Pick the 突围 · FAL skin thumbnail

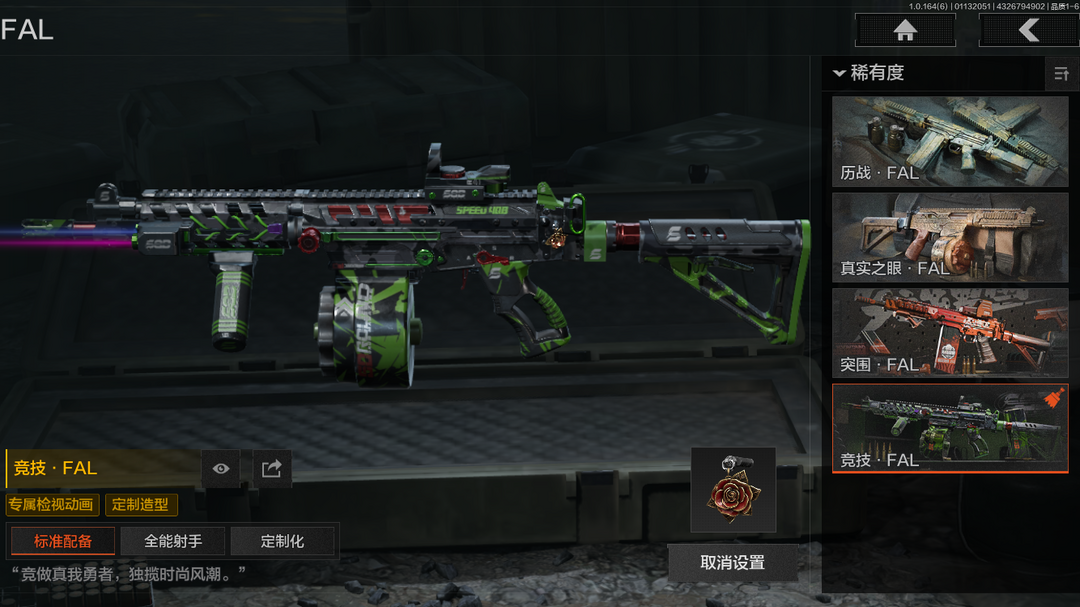[x=950, y=333]
